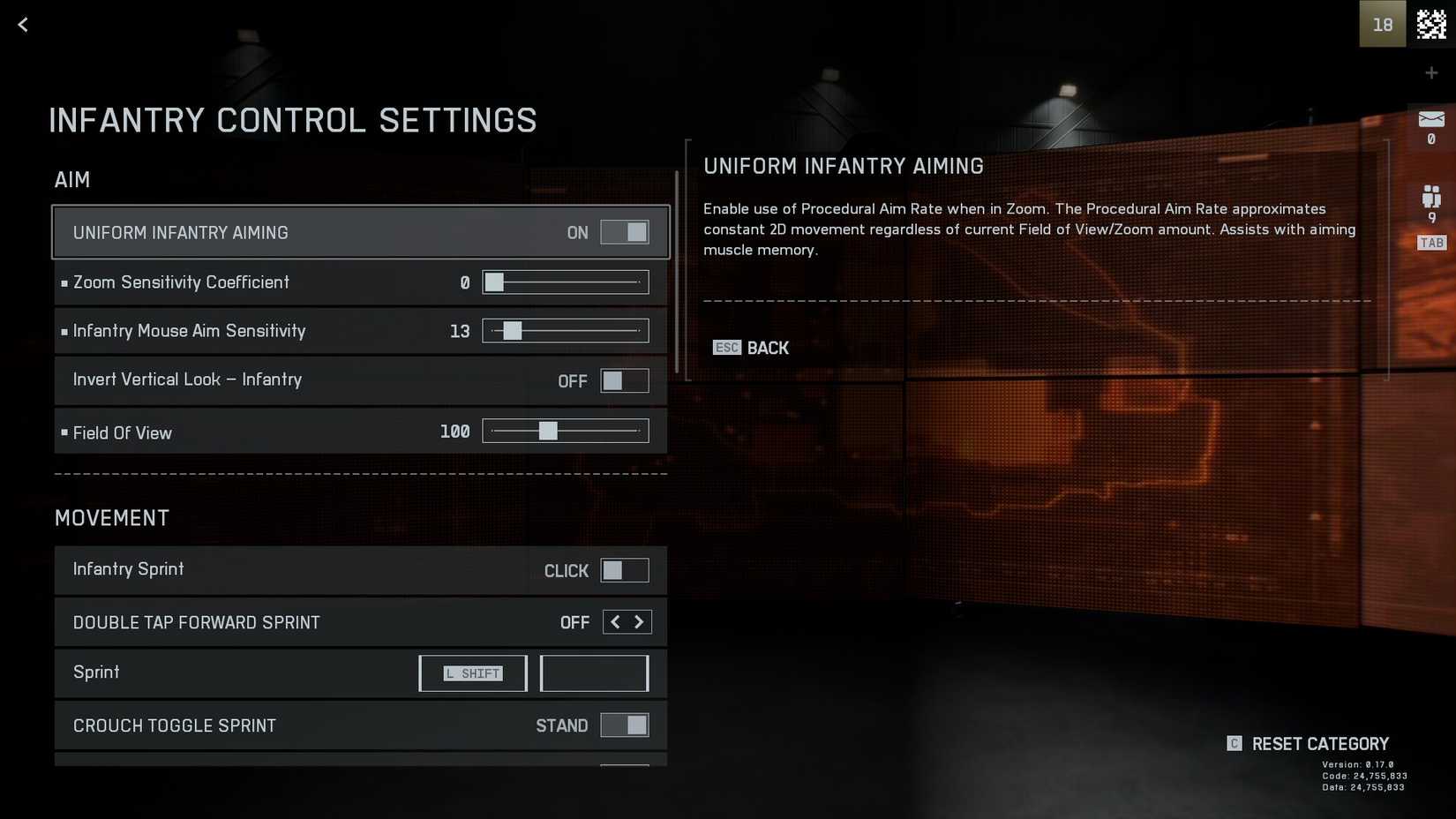The height and width of the screenshot is (819, 1456).
Task: Toggle the Crouch Toggle Sprint setting
Action: [626, 725]
